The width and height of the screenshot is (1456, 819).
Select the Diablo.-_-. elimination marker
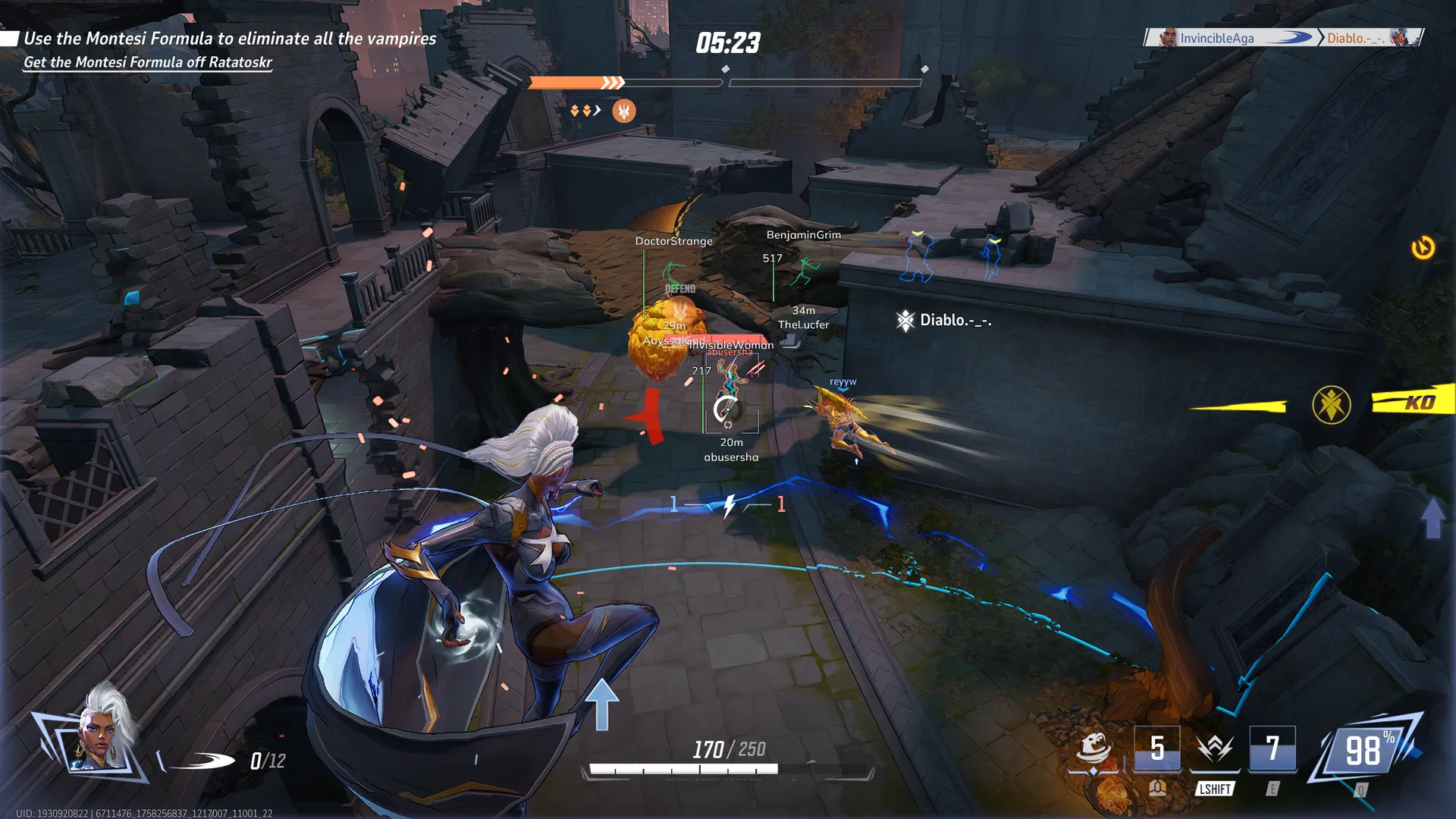pos(944,321)
